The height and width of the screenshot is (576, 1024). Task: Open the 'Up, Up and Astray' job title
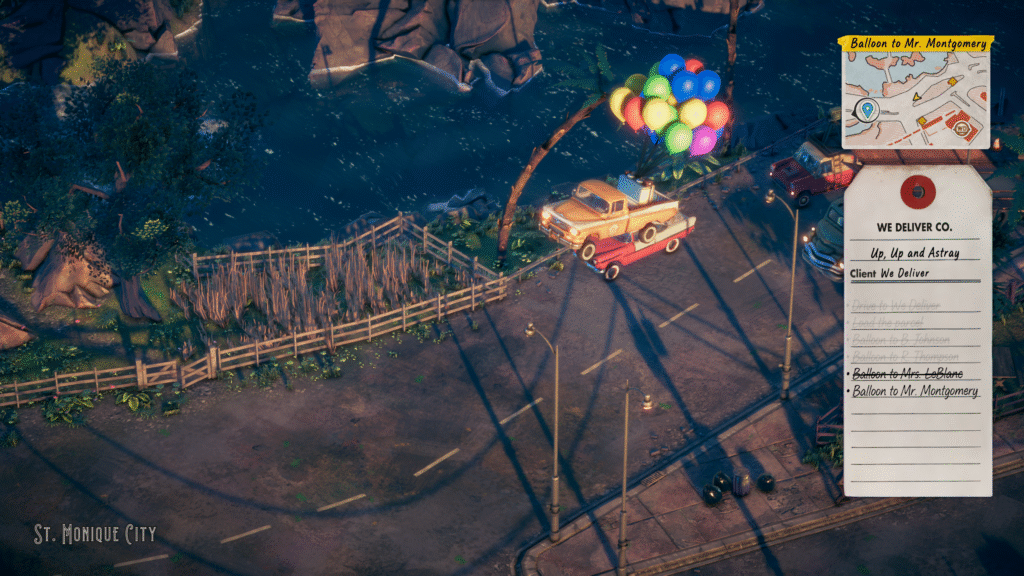916,253
